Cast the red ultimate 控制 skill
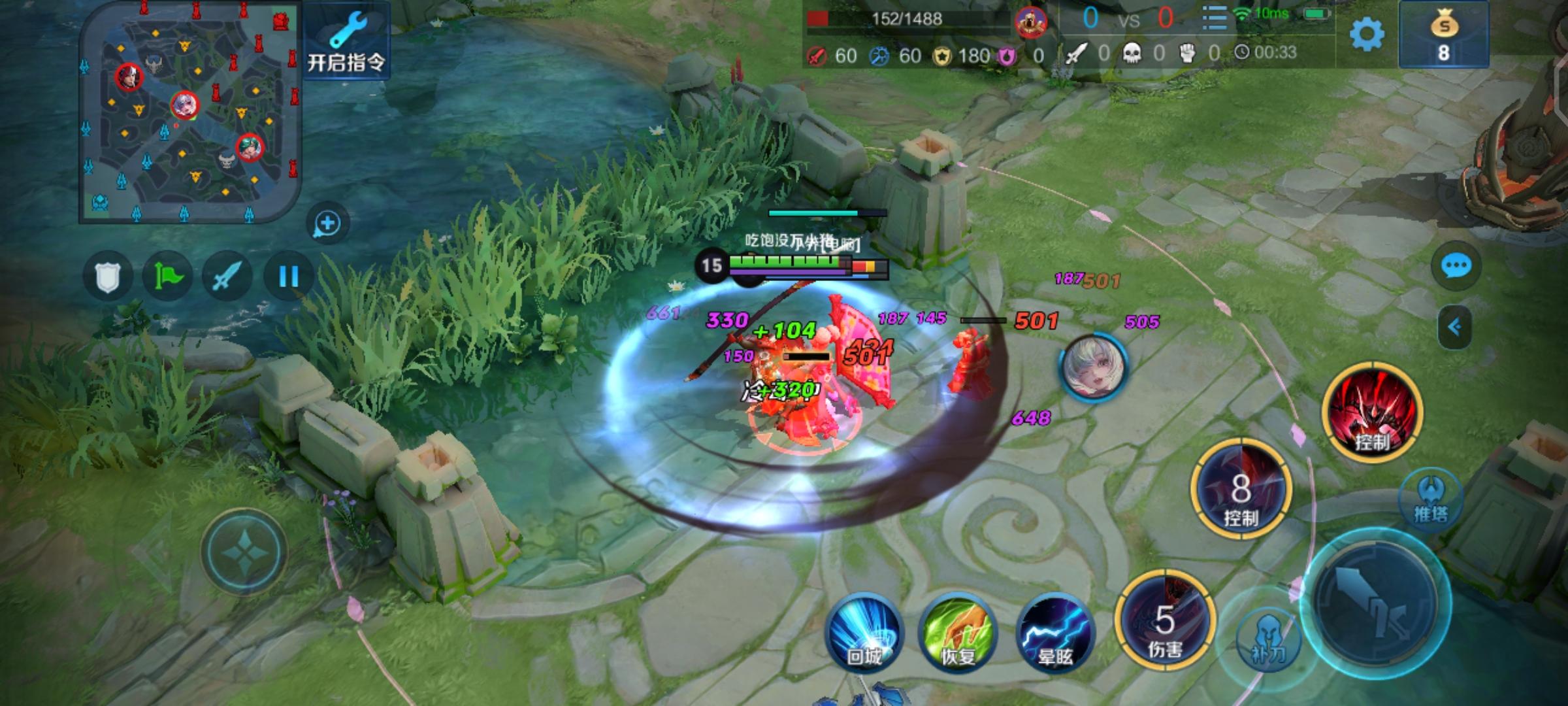Viewport: 1568px width, 706px height. tap(1372, 412)
